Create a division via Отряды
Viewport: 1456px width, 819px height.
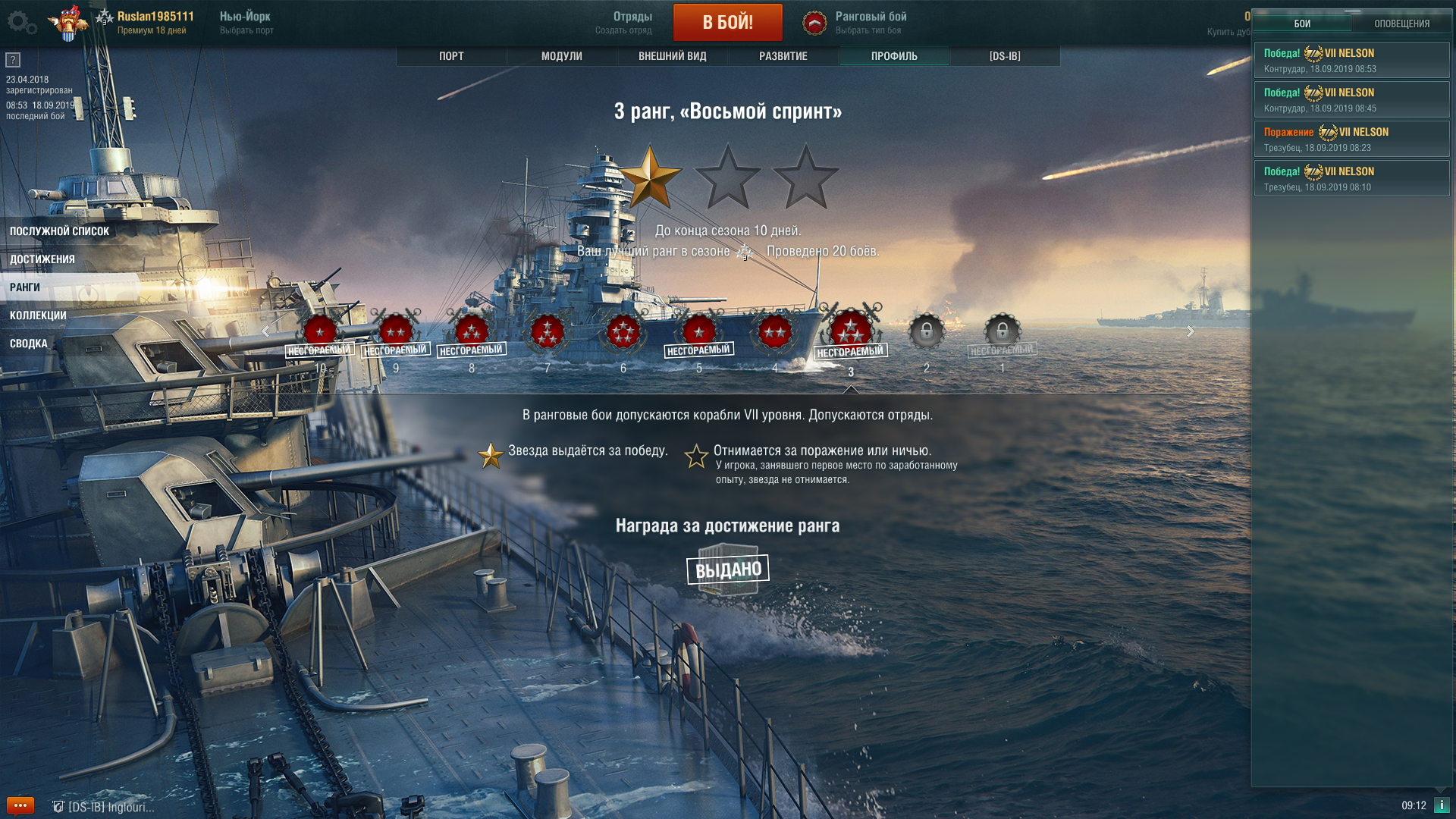coord(625,23)
